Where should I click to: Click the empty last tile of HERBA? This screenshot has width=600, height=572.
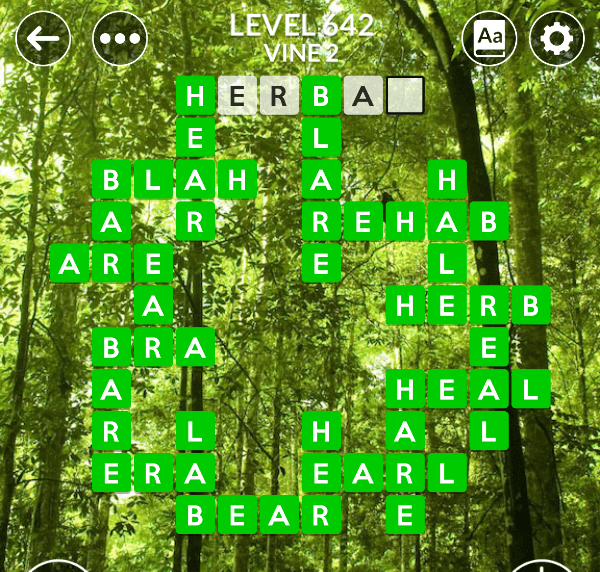click(405, 96)
